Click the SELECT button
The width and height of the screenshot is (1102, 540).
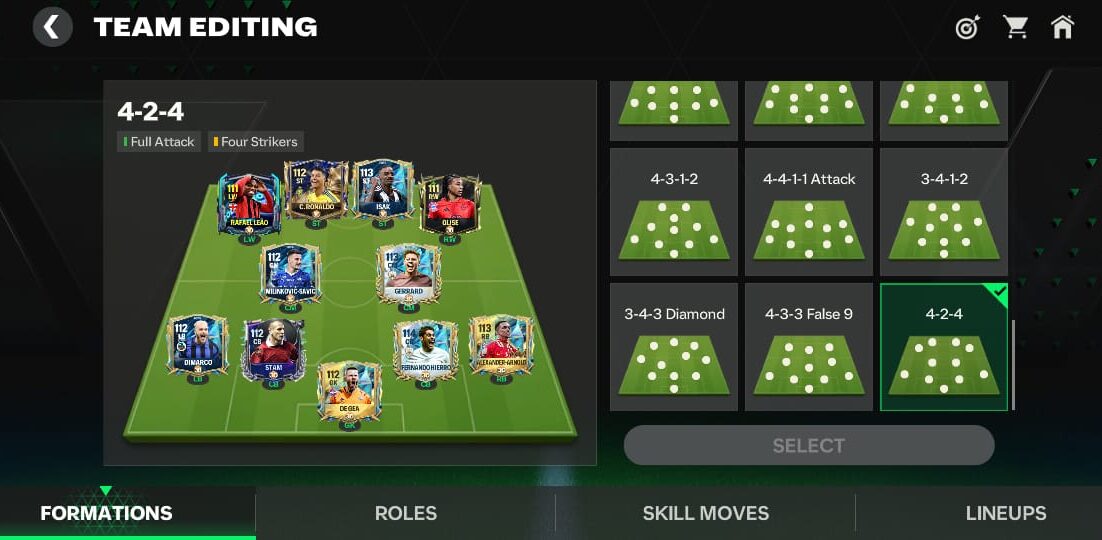(809, 446)
